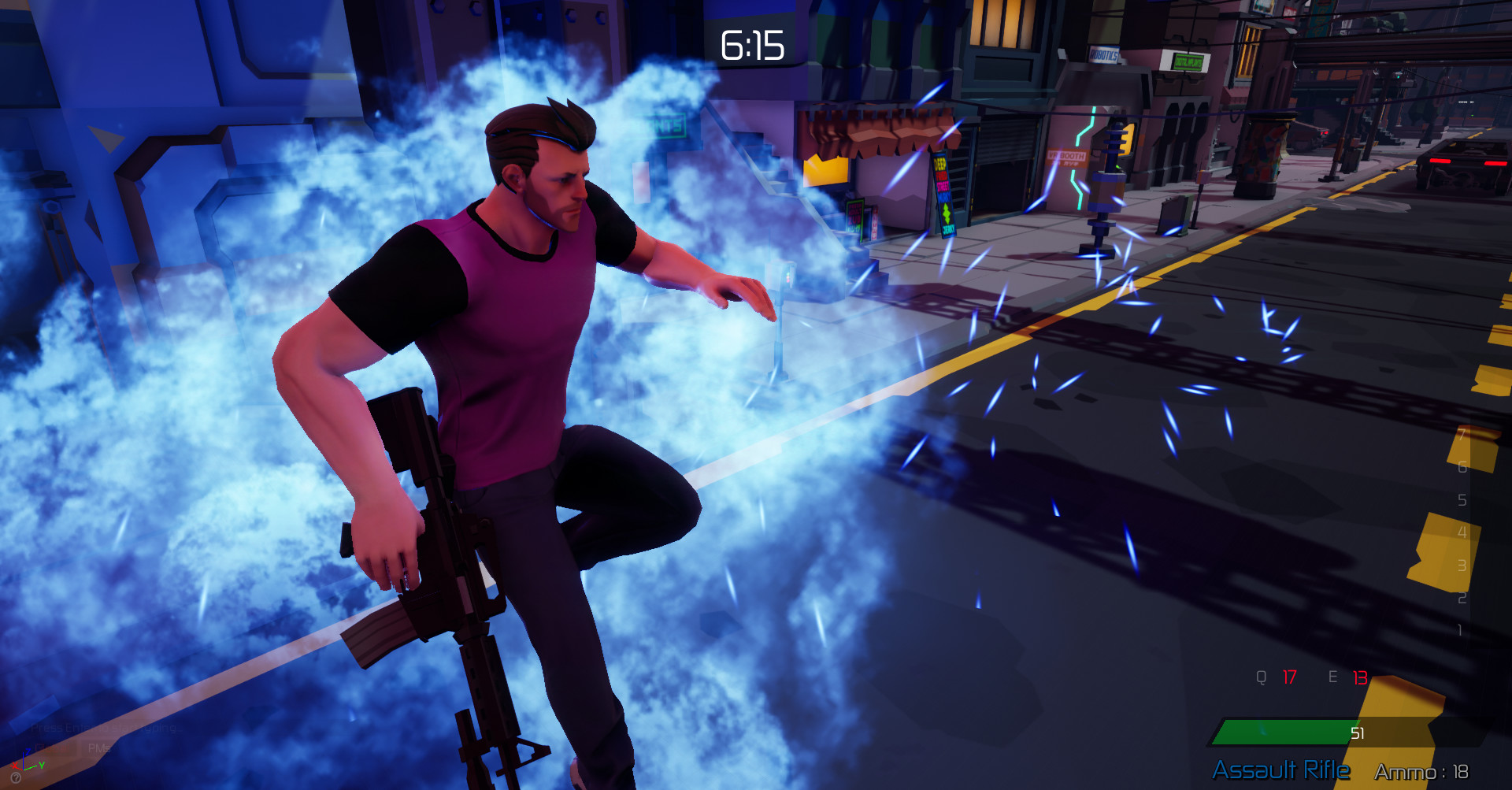
Task: Toggle the pink ADULT CLUB neon sign
Action: (854, 214)
